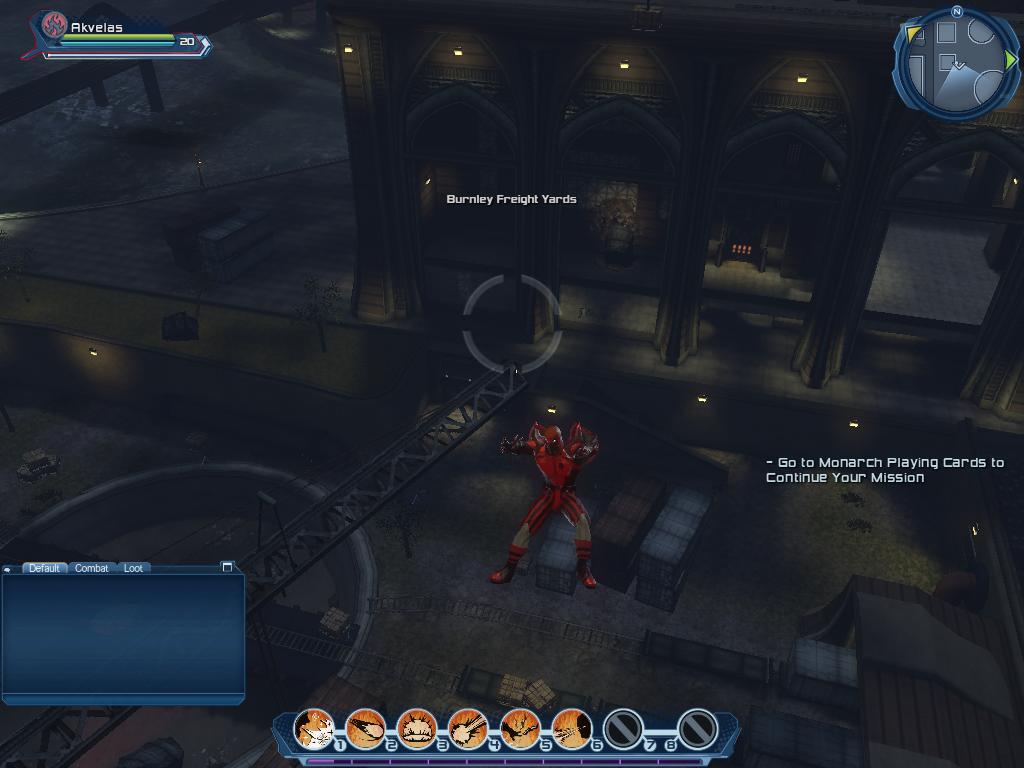Use the fireball ability in slot 2
Image resolution: width=1024 pixels, height=768 pixels.
point(365,729)
